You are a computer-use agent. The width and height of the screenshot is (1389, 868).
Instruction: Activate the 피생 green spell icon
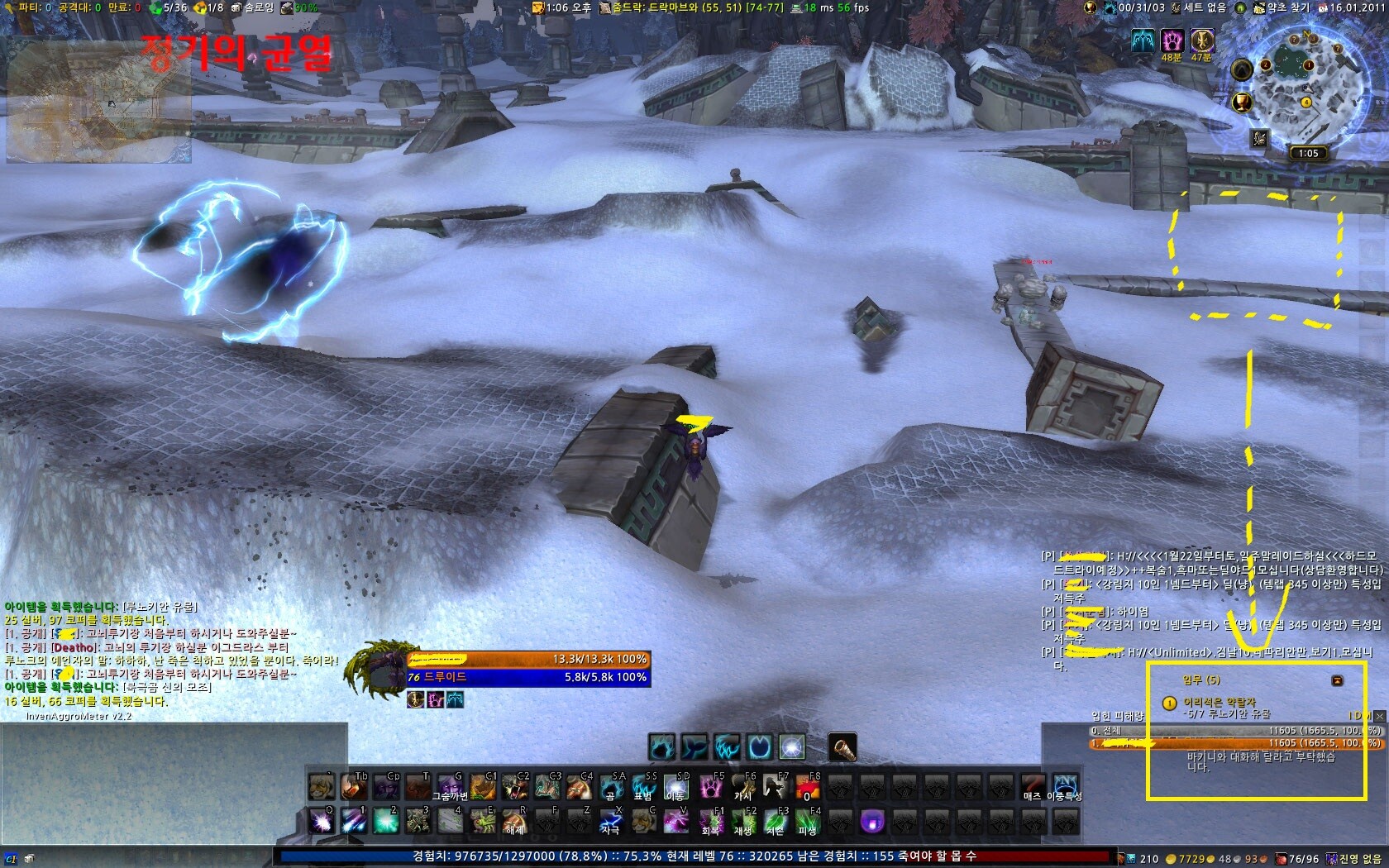(808, 820)
